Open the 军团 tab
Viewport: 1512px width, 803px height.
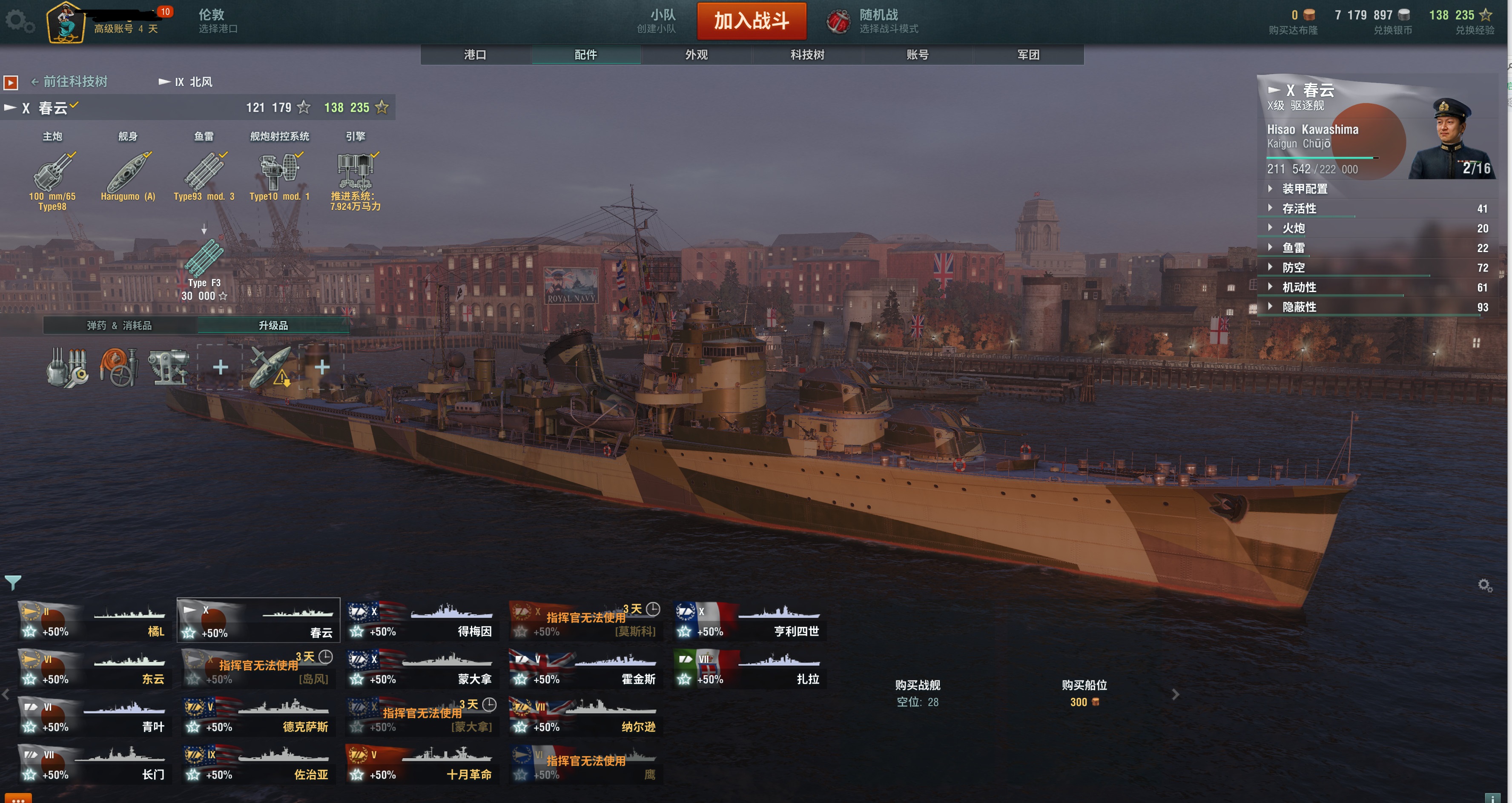pos(1028,54)
